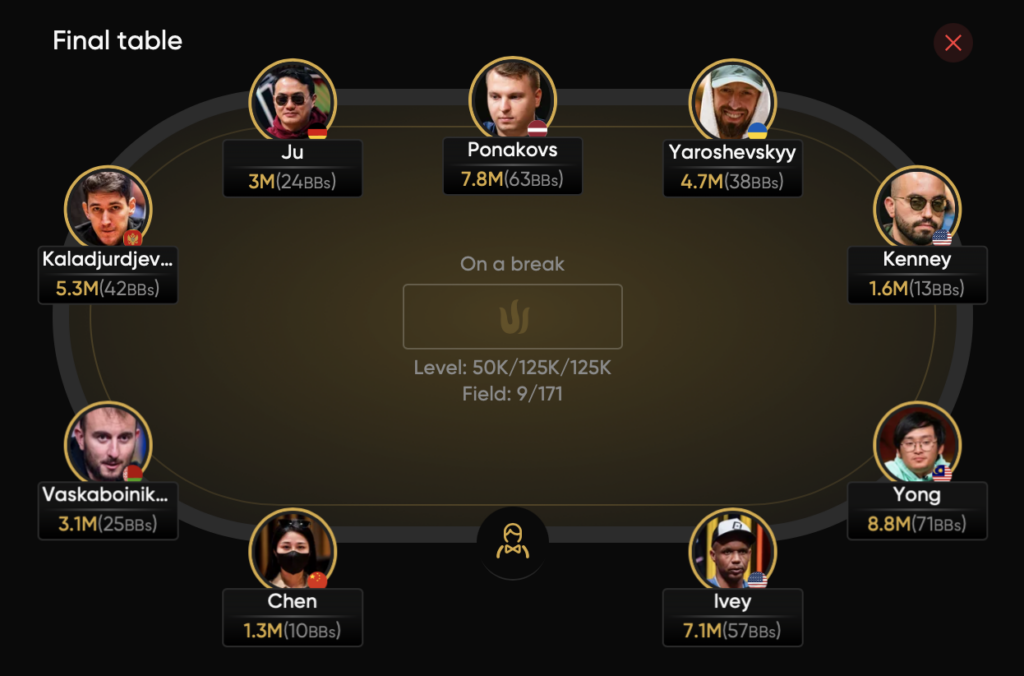Choose the Kenney 1.6M name plate
1024x676 pixels.
point(917,275)
